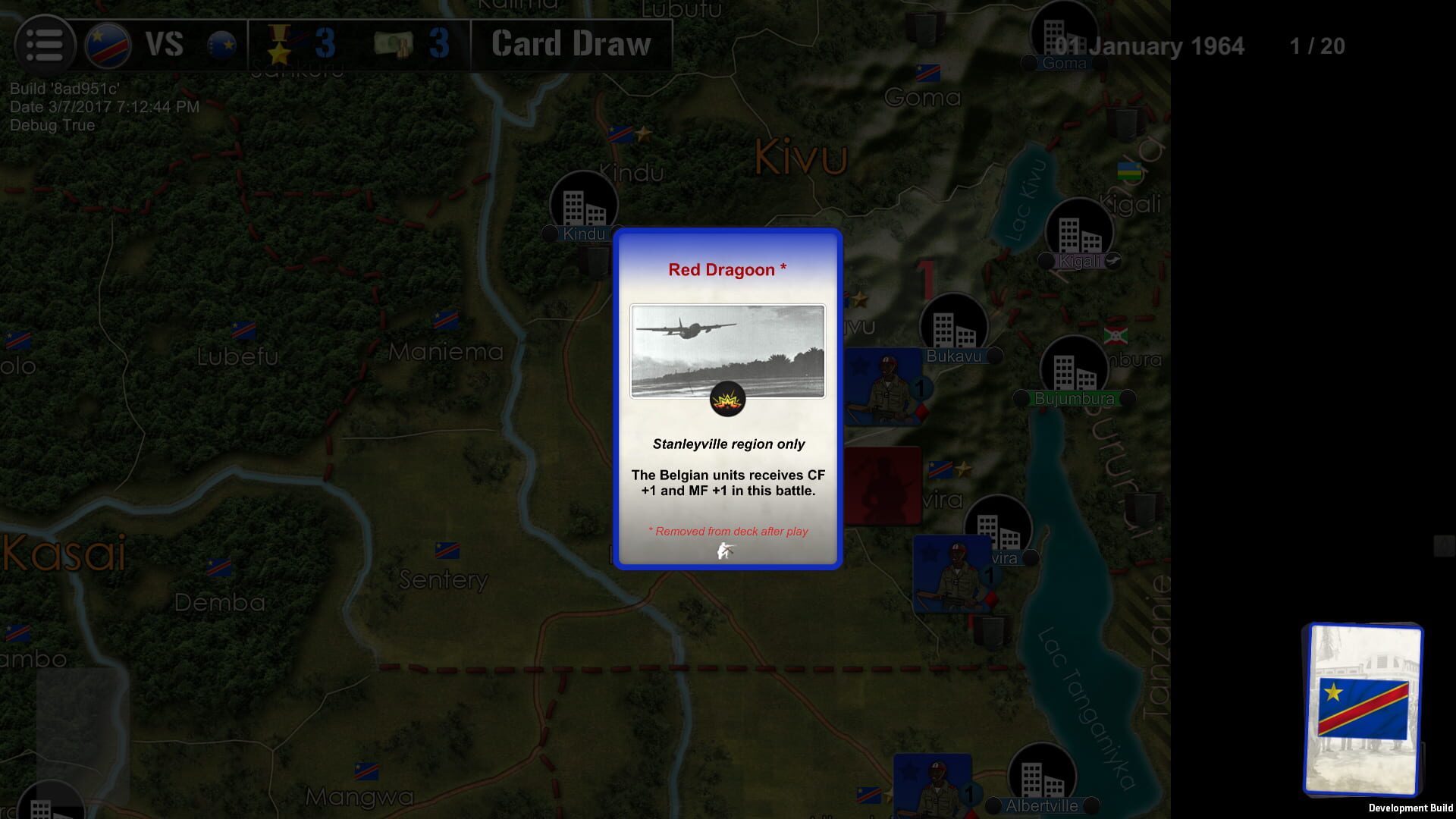Click the Congo flag next to VS
1456x819 pixels.
pos(105,44)
